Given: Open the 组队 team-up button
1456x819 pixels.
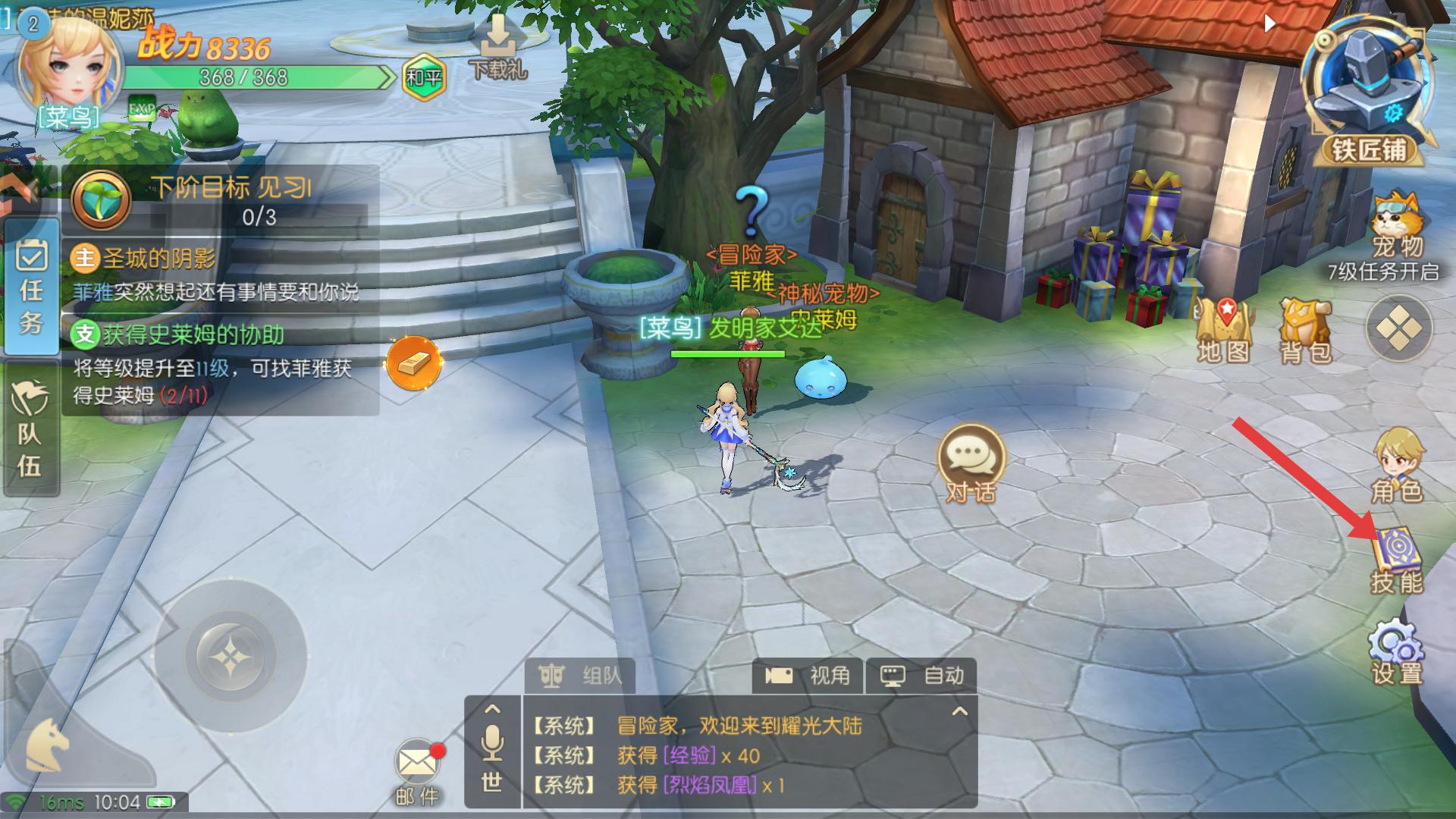Looking at the screenshot, I should pos(580,675).
